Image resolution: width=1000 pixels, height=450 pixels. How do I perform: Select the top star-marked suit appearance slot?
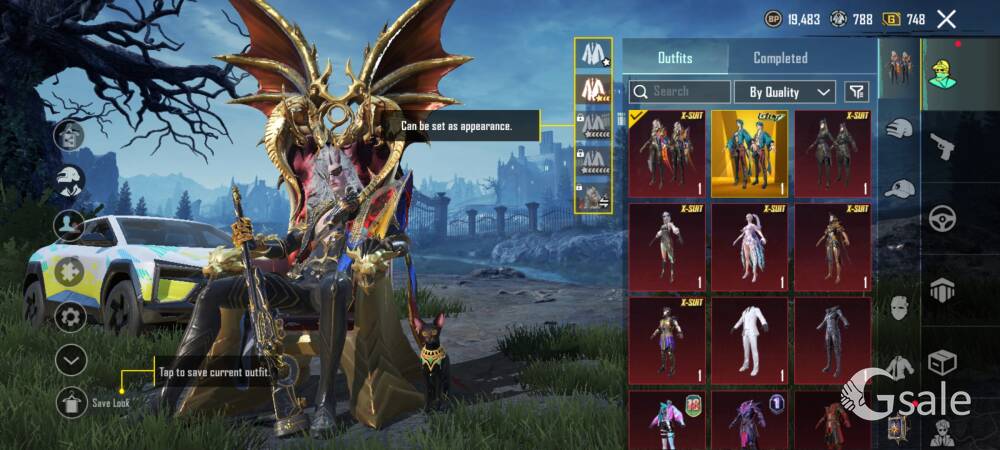[x=594, y=55]
